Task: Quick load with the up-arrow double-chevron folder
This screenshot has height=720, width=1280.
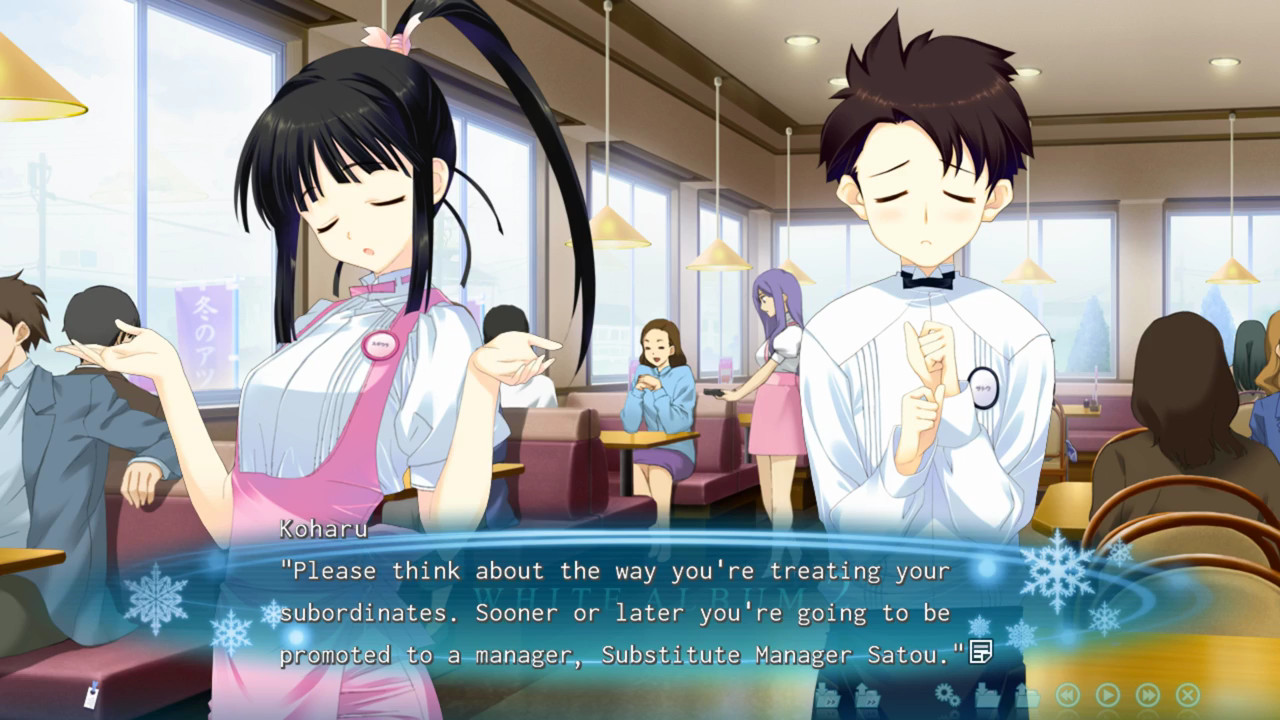Action: pyautogui.click(x=867, y=695)
